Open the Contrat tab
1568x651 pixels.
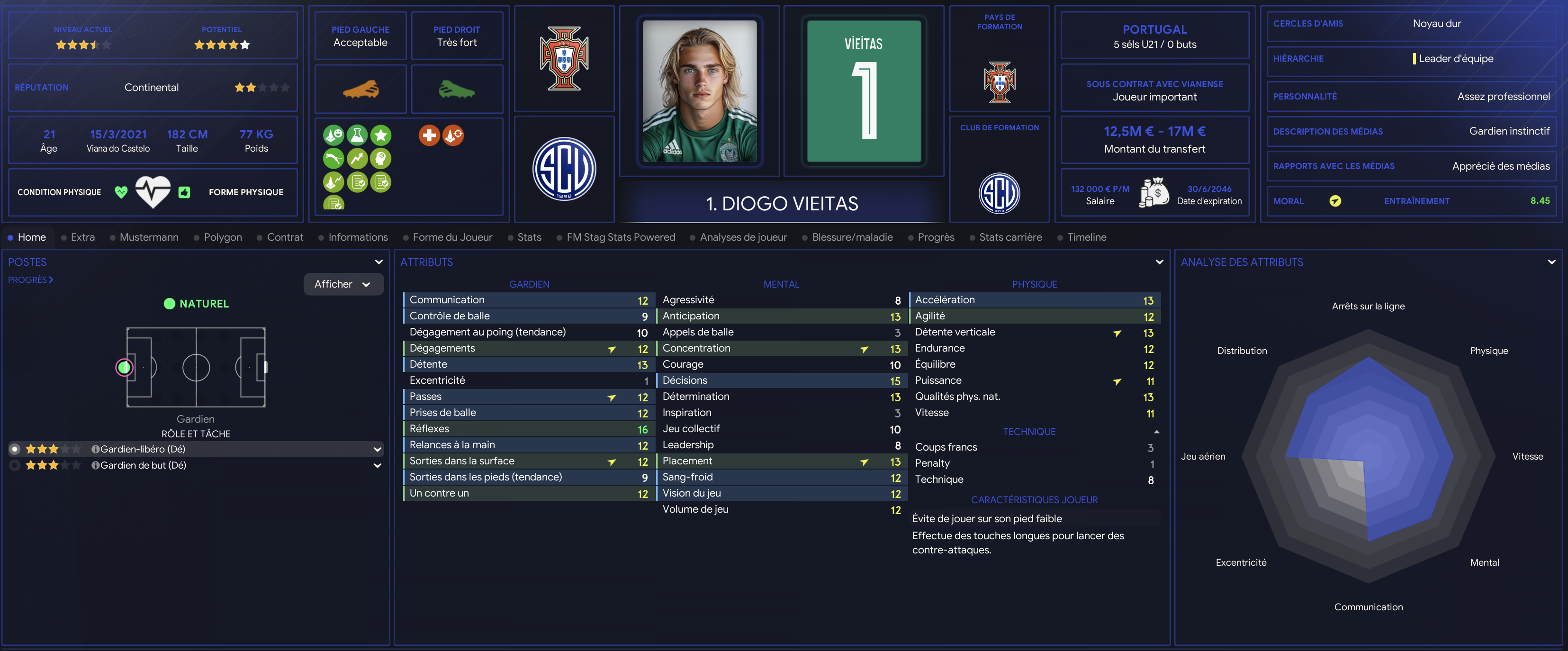(x=284, y=237)
